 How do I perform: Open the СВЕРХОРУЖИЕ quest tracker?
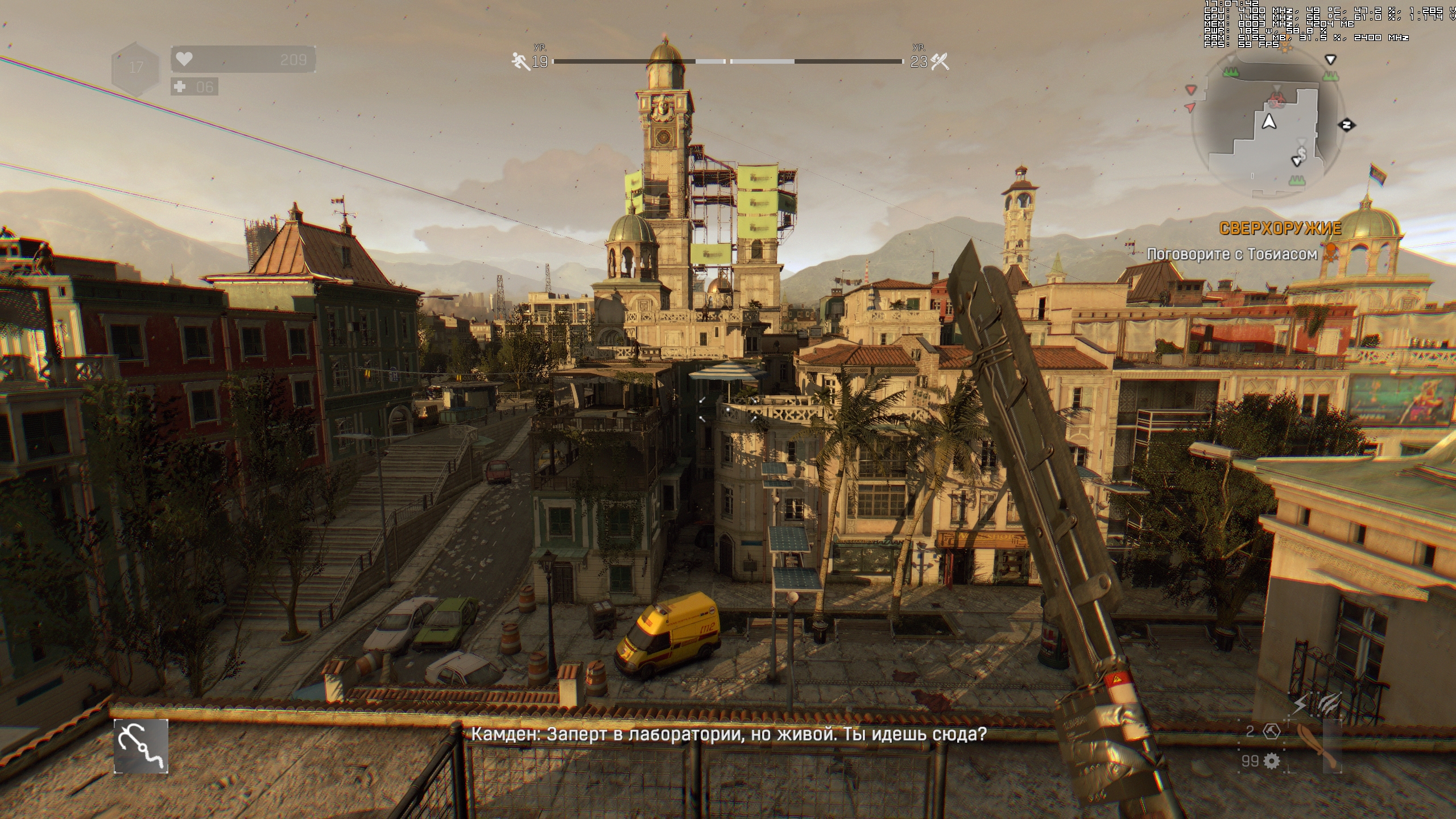(x=1280, y=229)
